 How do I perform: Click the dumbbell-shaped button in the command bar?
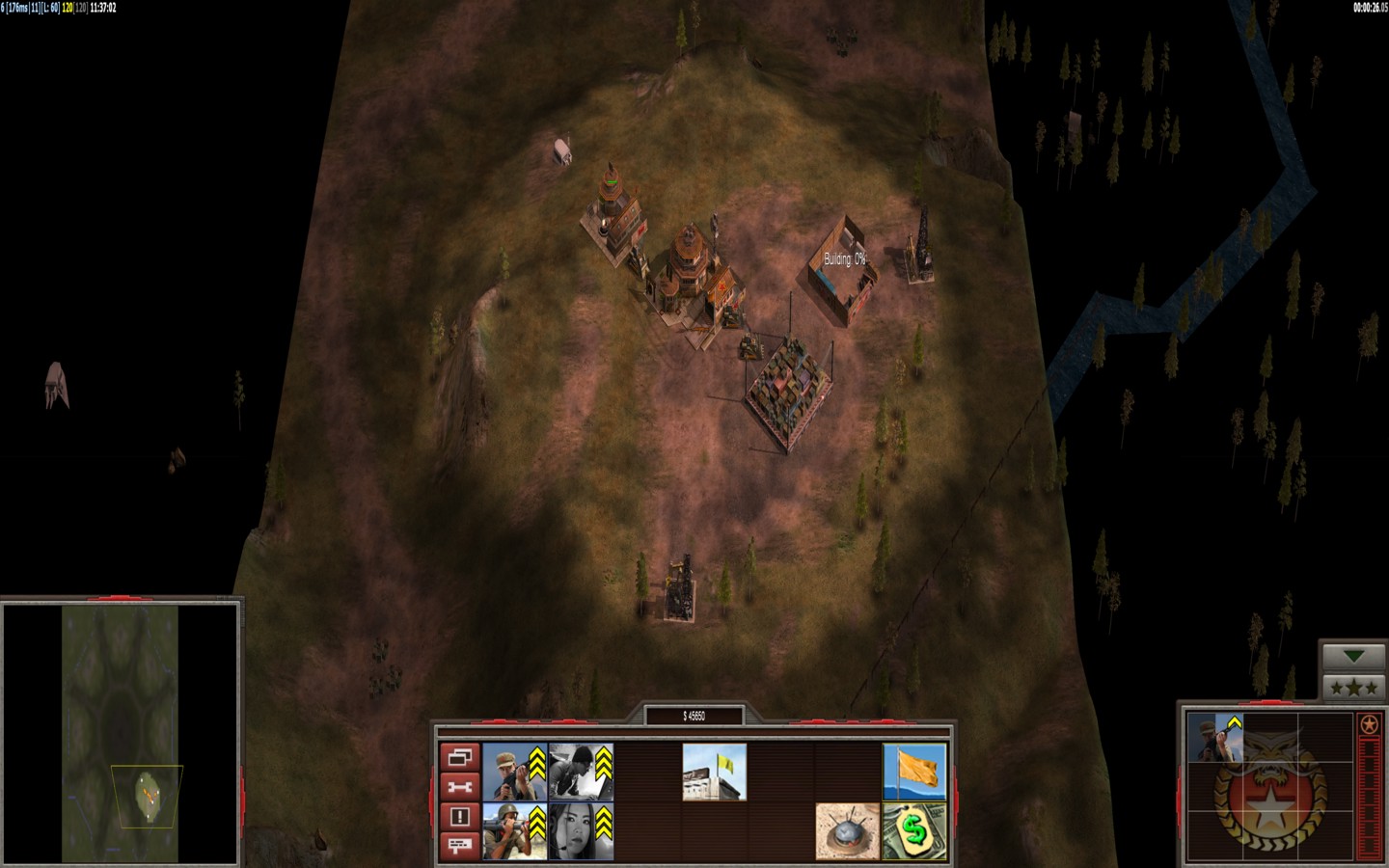(x=459, y=787)
